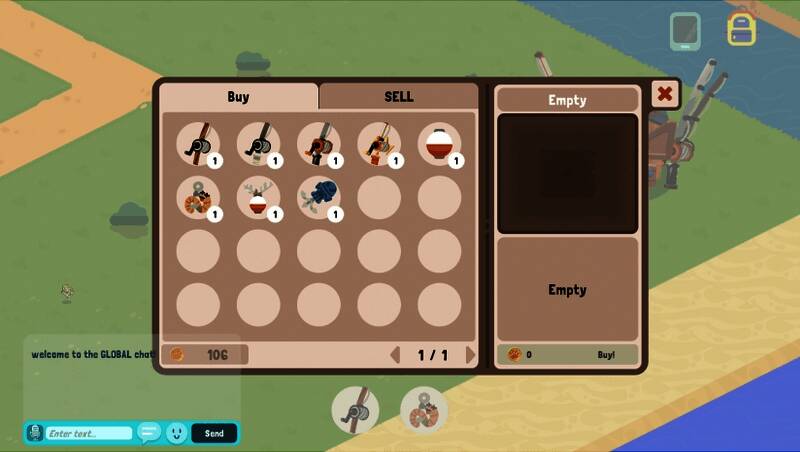Switch to the SELL tab

click(x=398, y=97)
